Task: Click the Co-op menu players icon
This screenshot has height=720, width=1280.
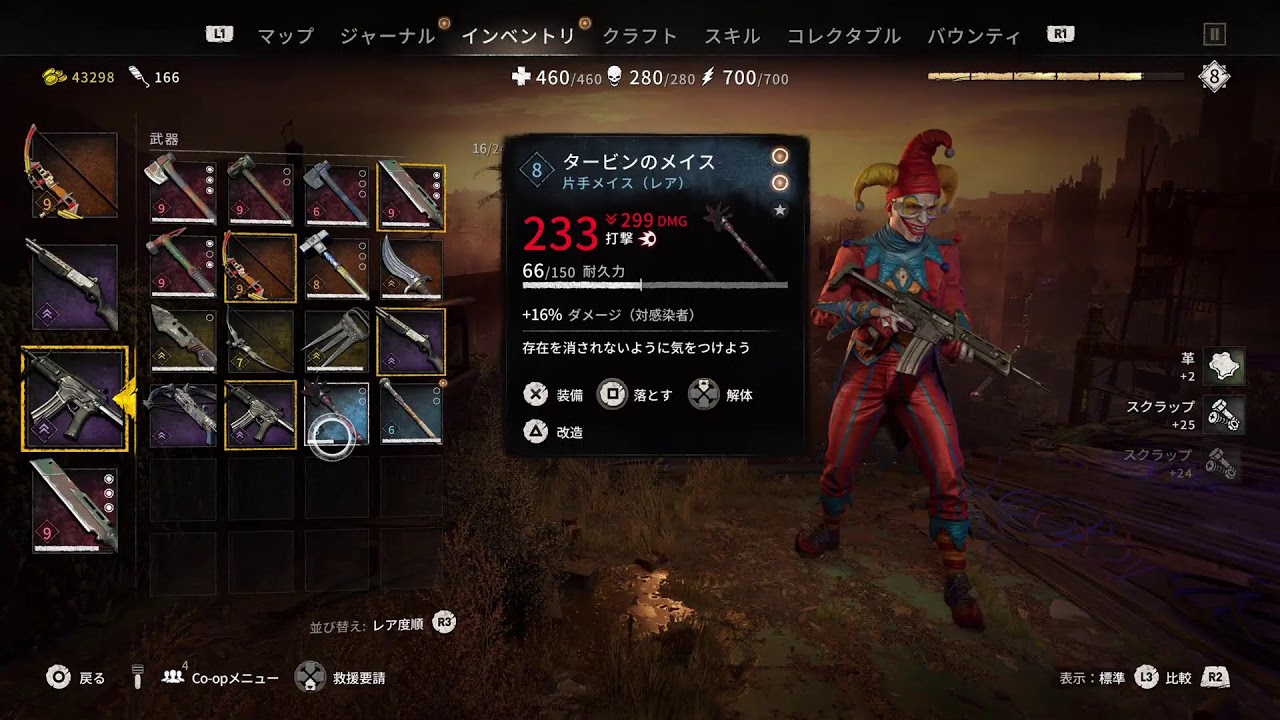Action: click(x=170, y=677)
